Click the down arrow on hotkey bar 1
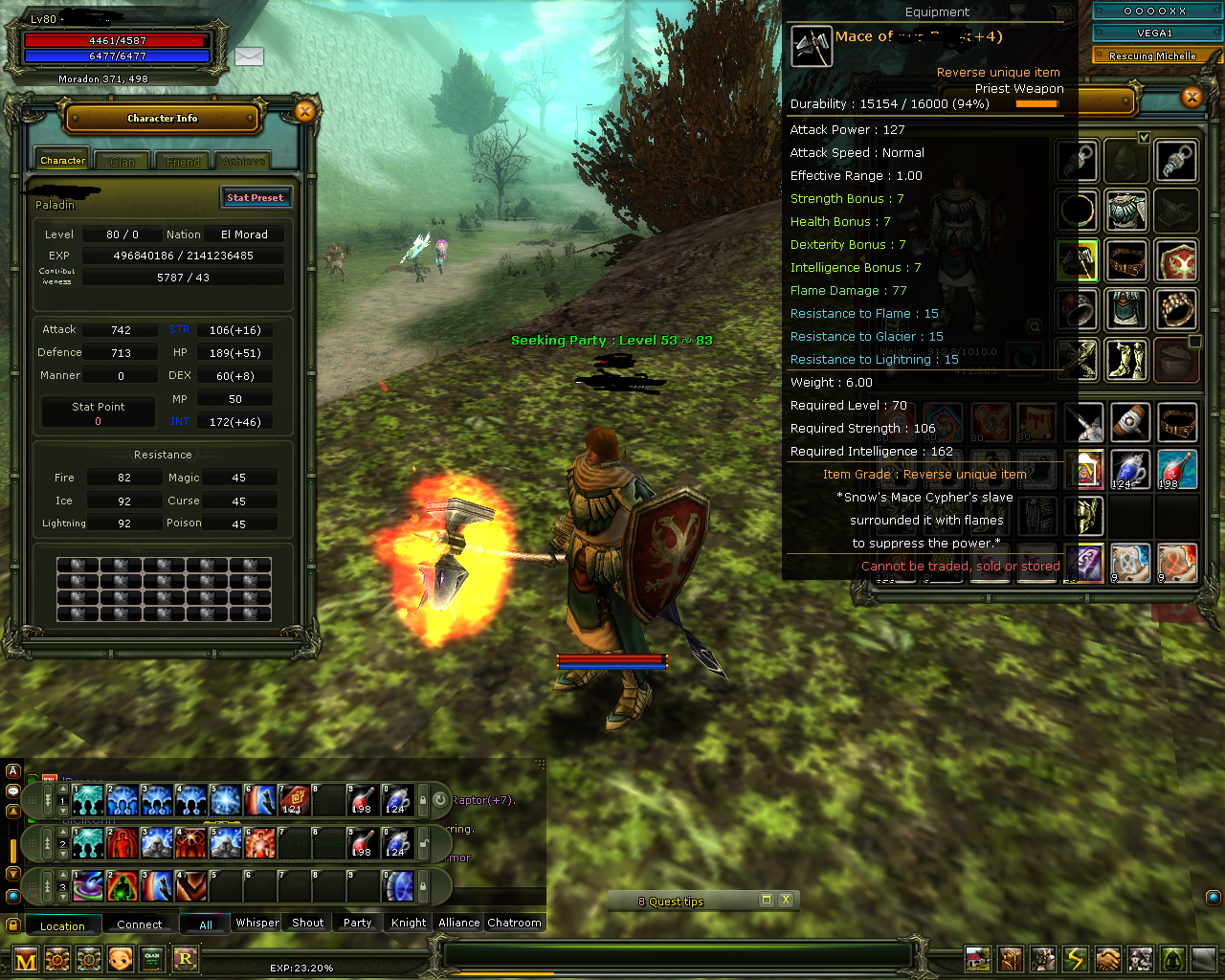This screenshot has height=980, width=1225. point(63,809)
